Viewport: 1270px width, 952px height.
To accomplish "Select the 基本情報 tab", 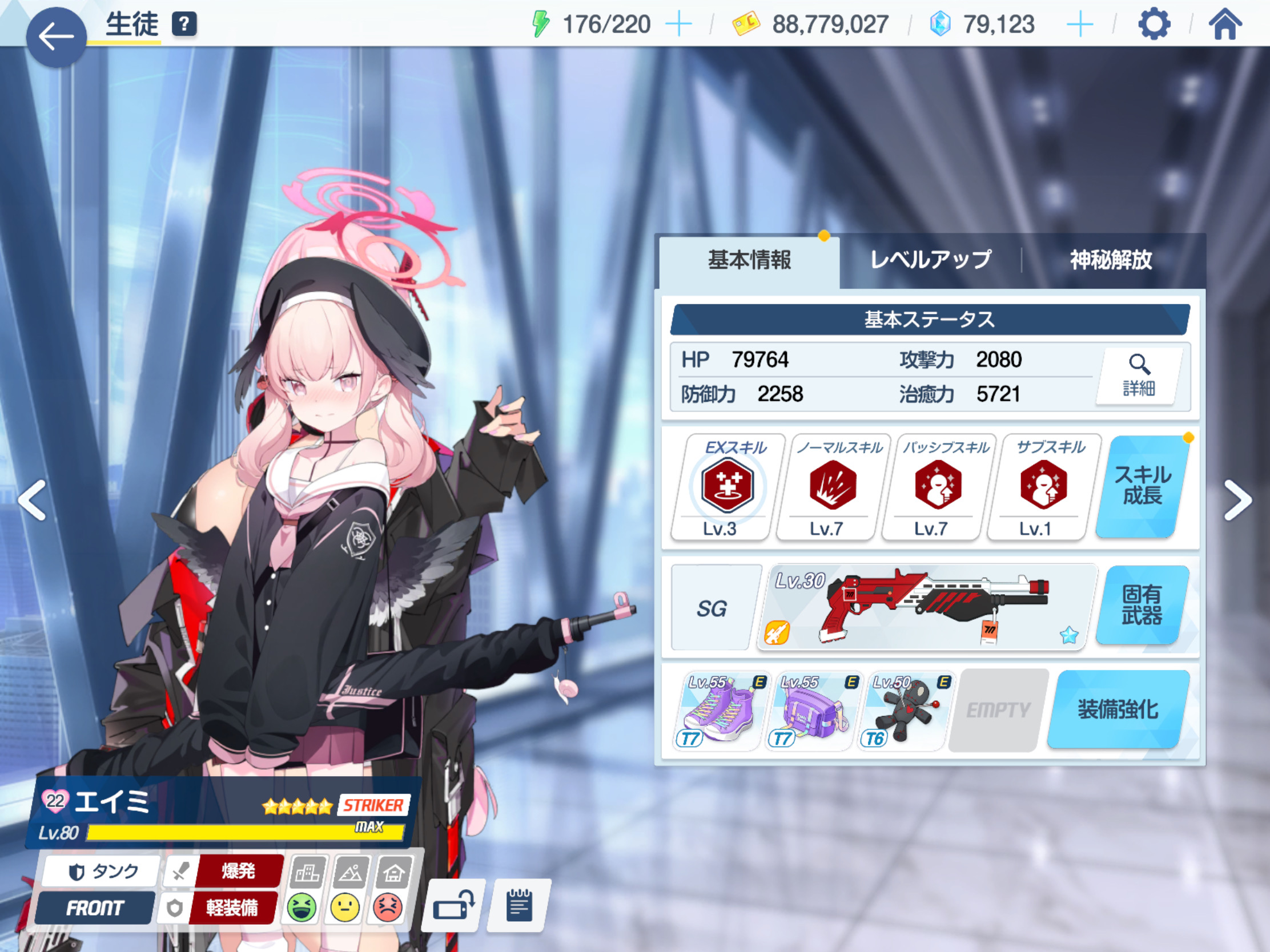I will (749, 260).
